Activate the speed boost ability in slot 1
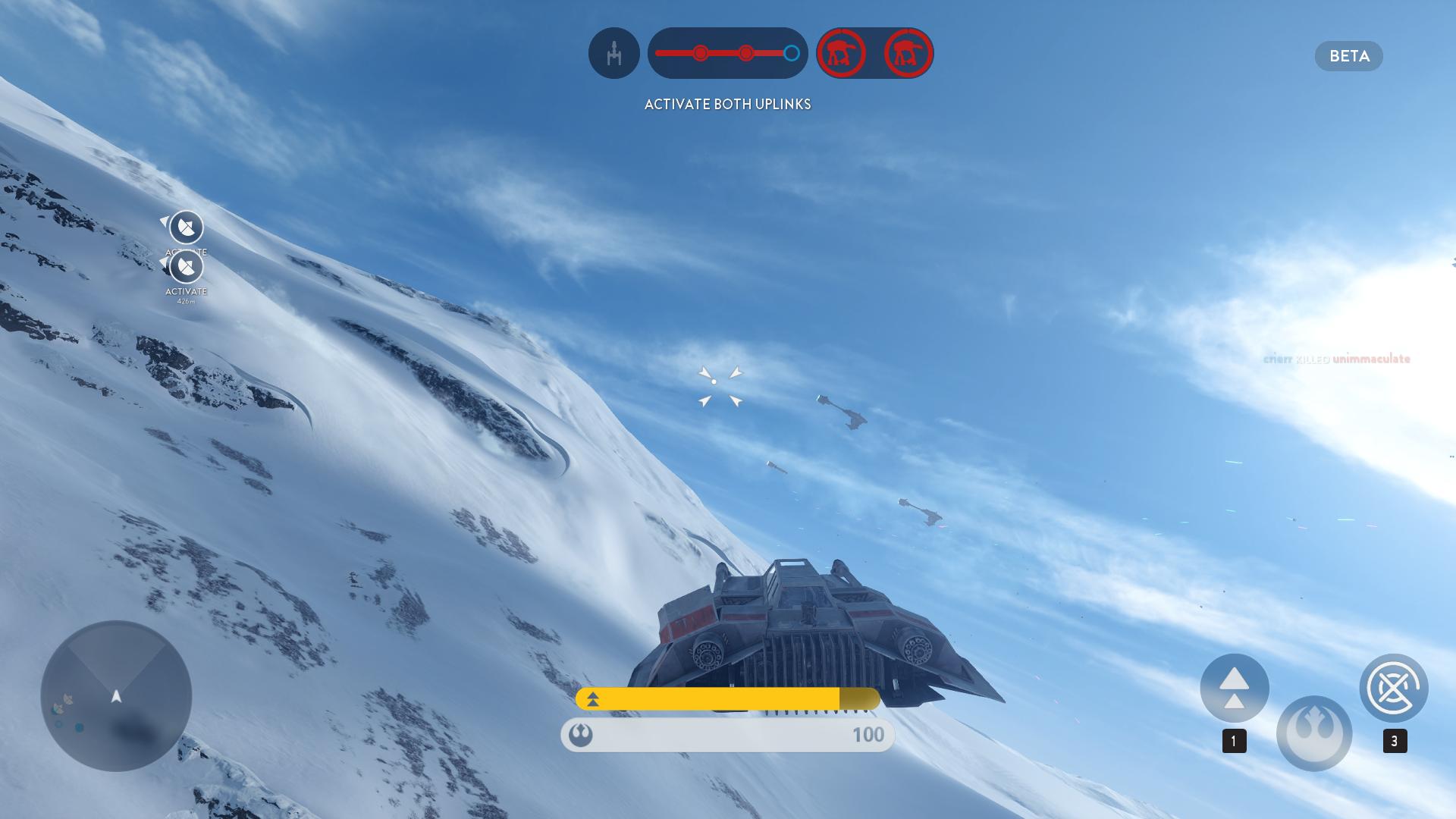This screenshot has width=1456, height=819. coord(1234,688)
